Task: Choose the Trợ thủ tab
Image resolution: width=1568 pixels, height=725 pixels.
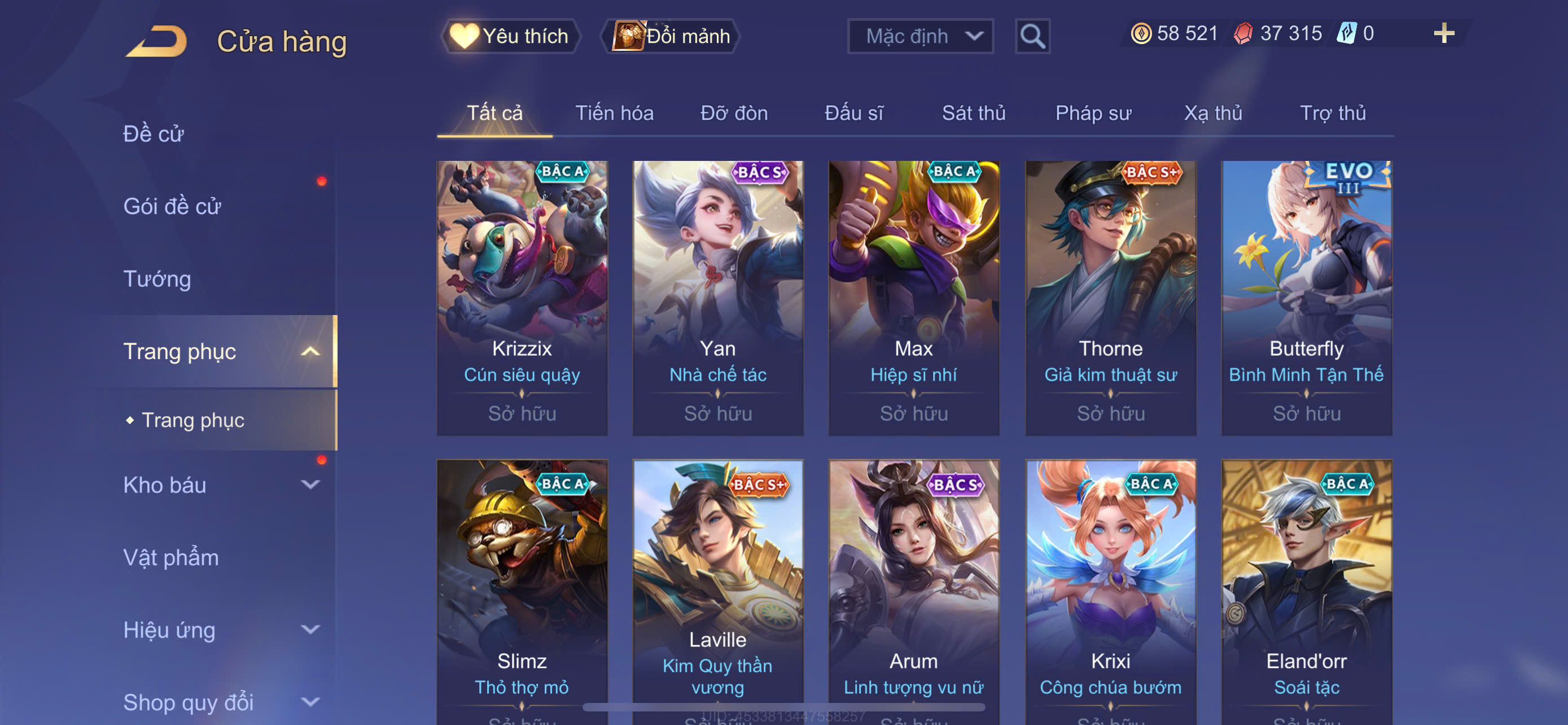Action: (x=1333, y=113)
